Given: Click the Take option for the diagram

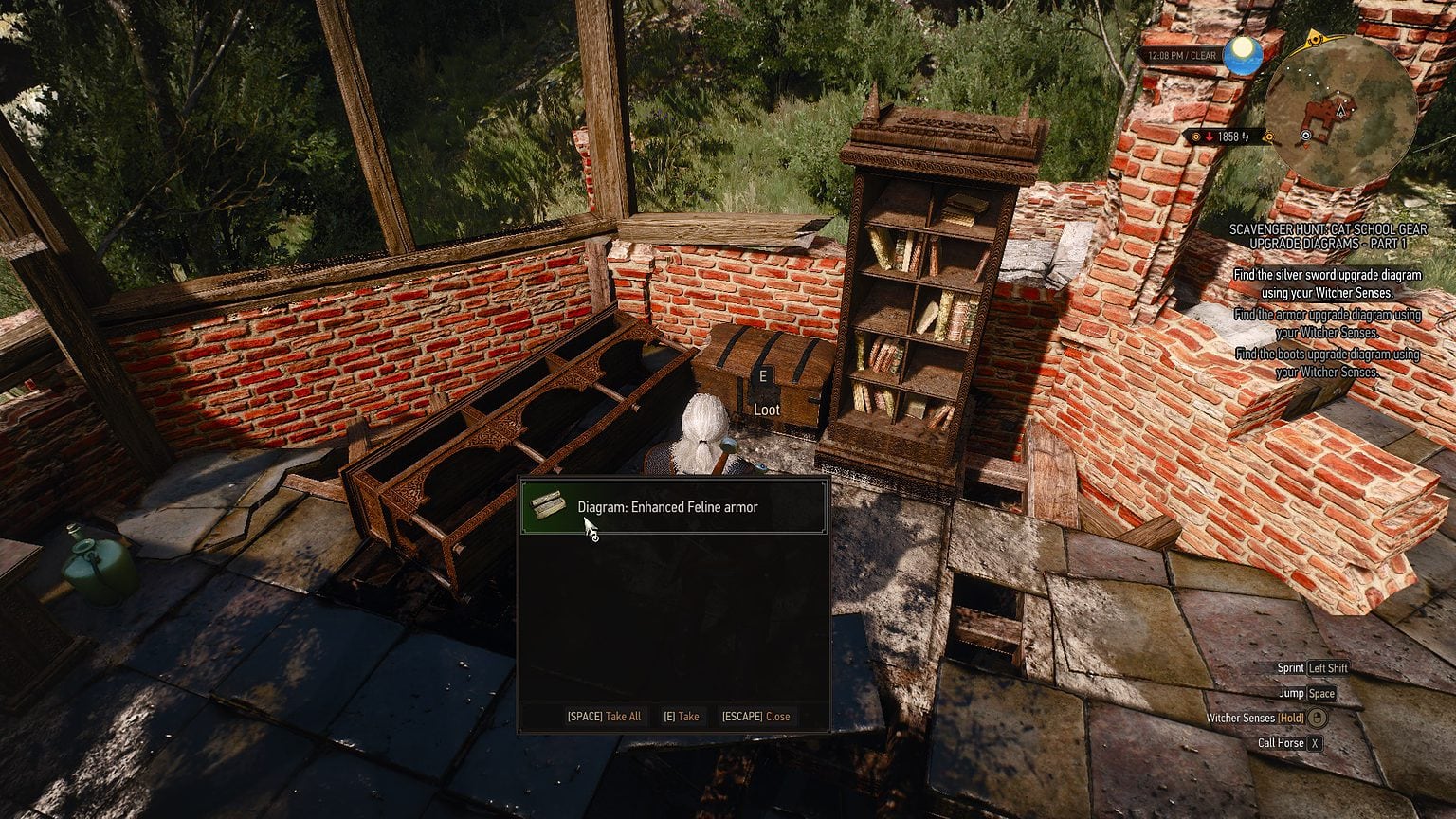Looking at the screenshot, I should (x=682, y=717).
